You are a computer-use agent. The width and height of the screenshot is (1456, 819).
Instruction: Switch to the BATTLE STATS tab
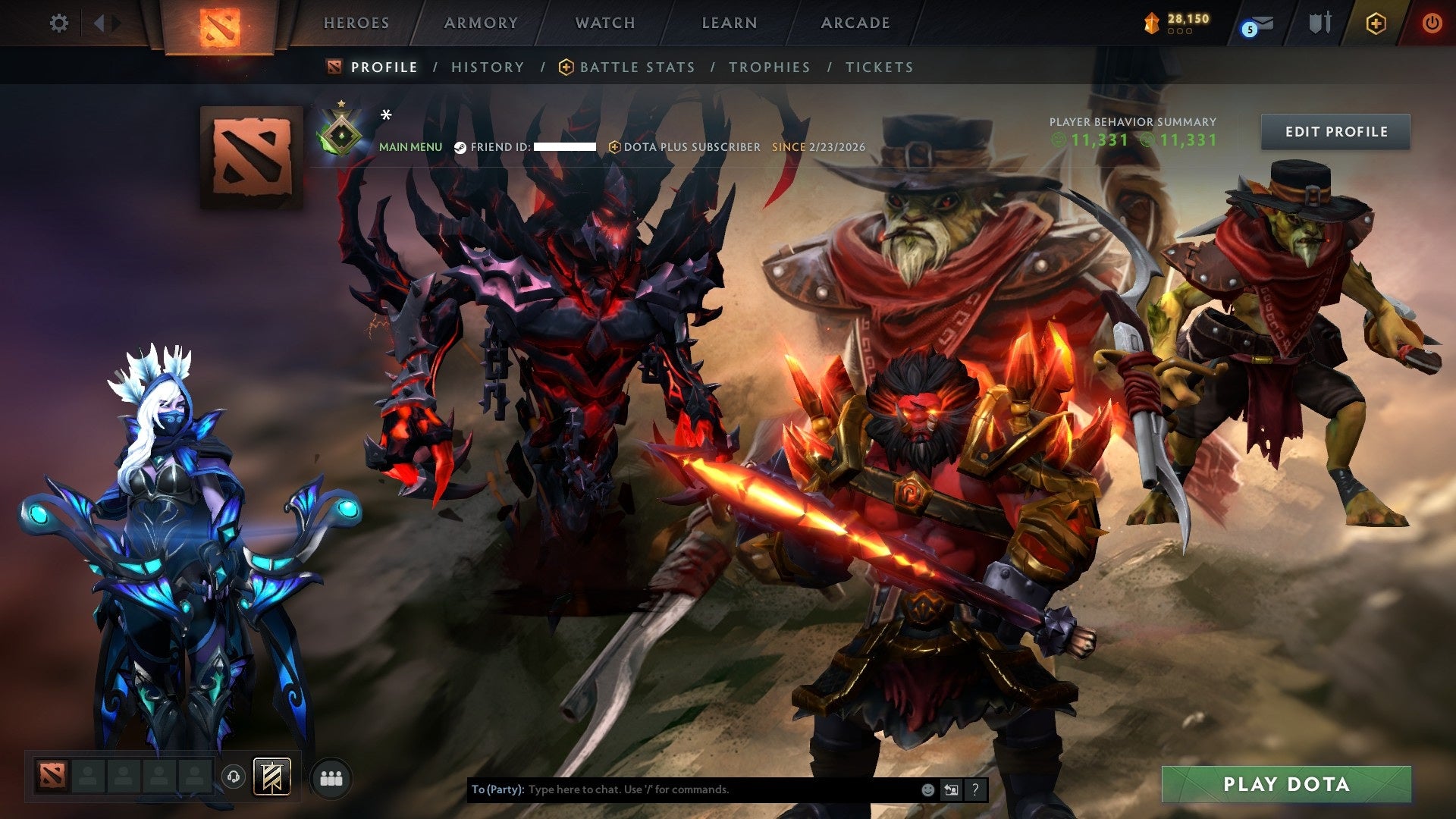click(635, 67)
